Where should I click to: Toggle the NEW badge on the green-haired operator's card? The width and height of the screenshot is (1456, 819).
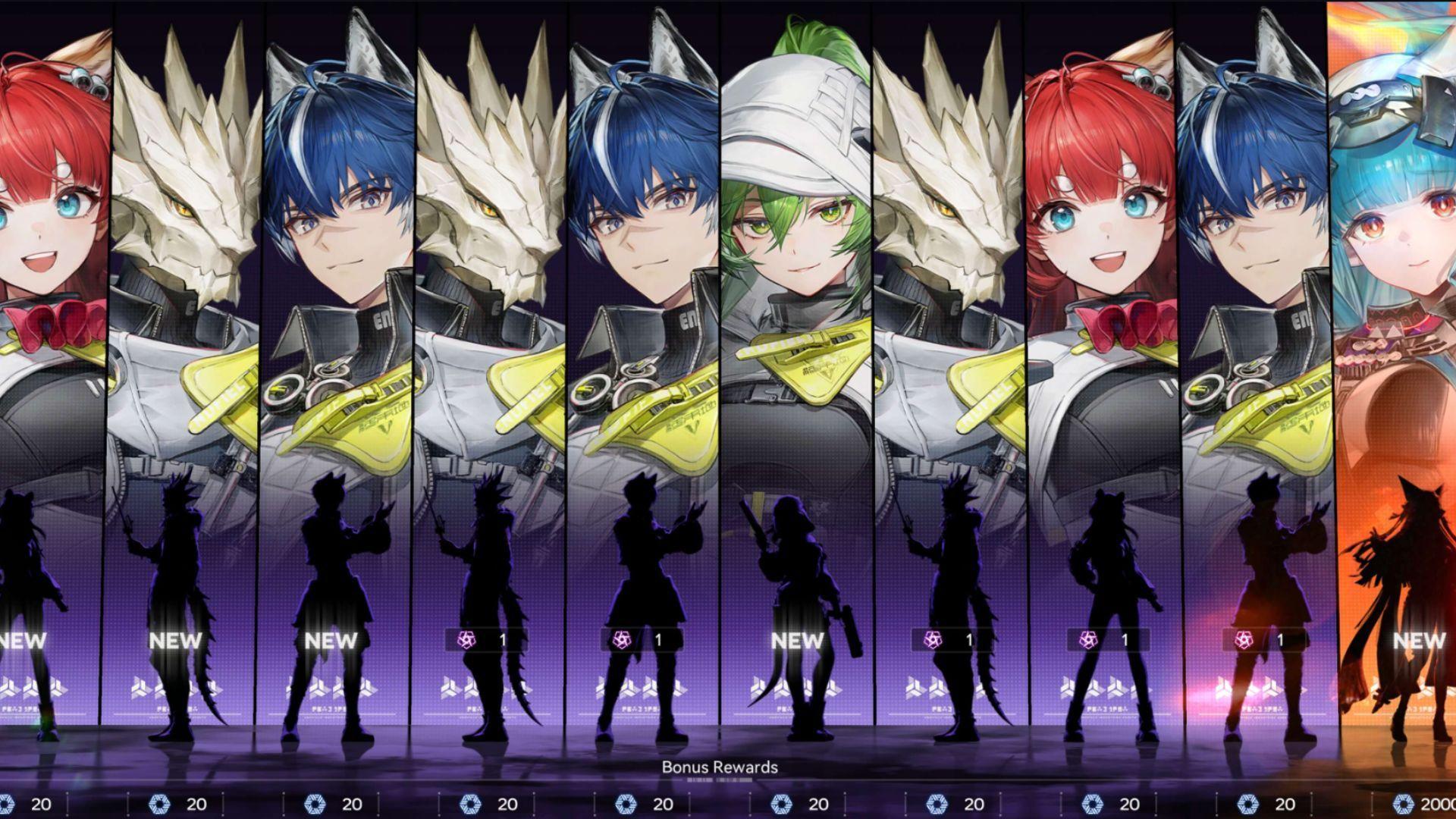click(796, 641)
